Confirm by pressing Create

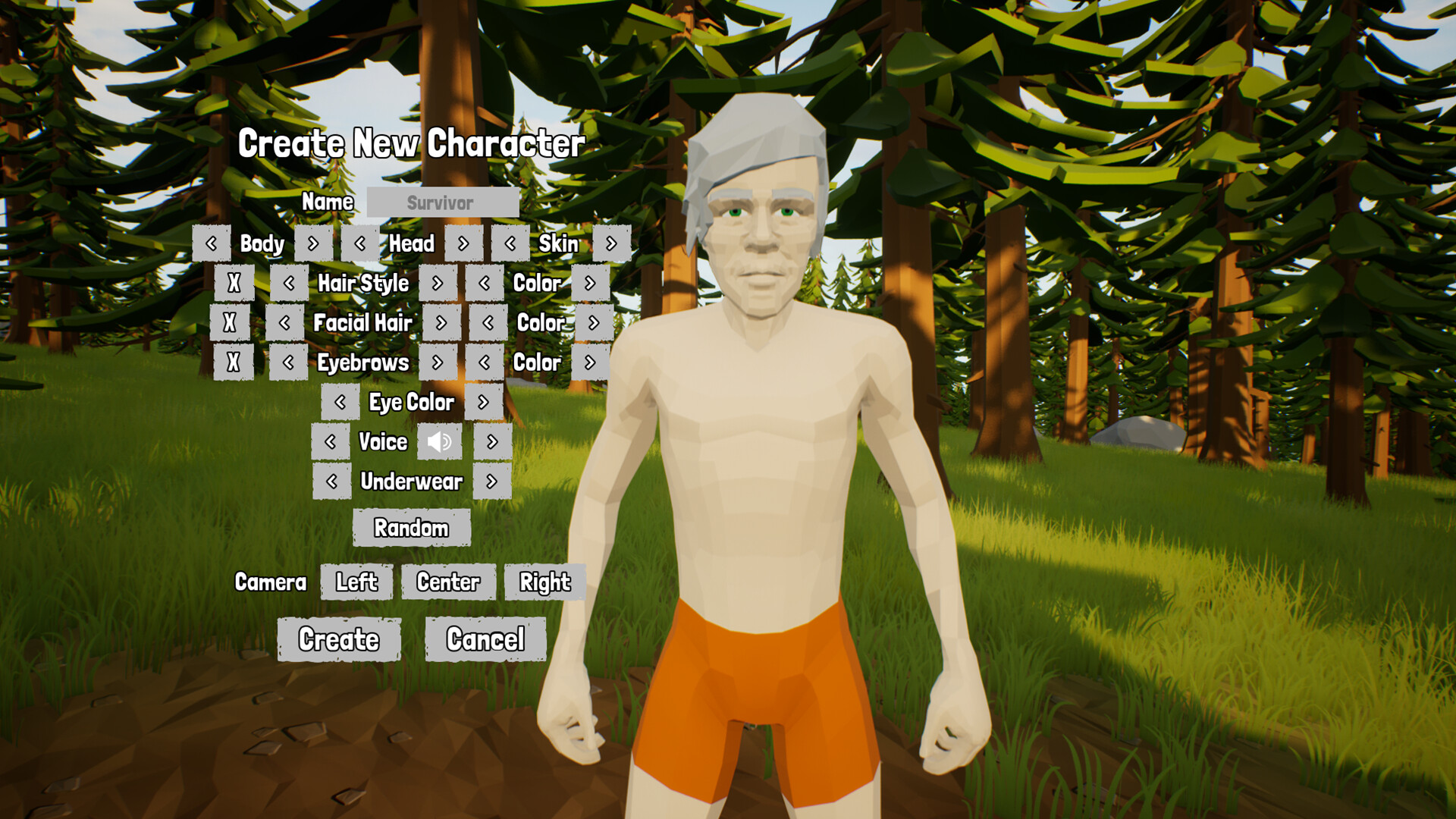click(x=339, y=639)
